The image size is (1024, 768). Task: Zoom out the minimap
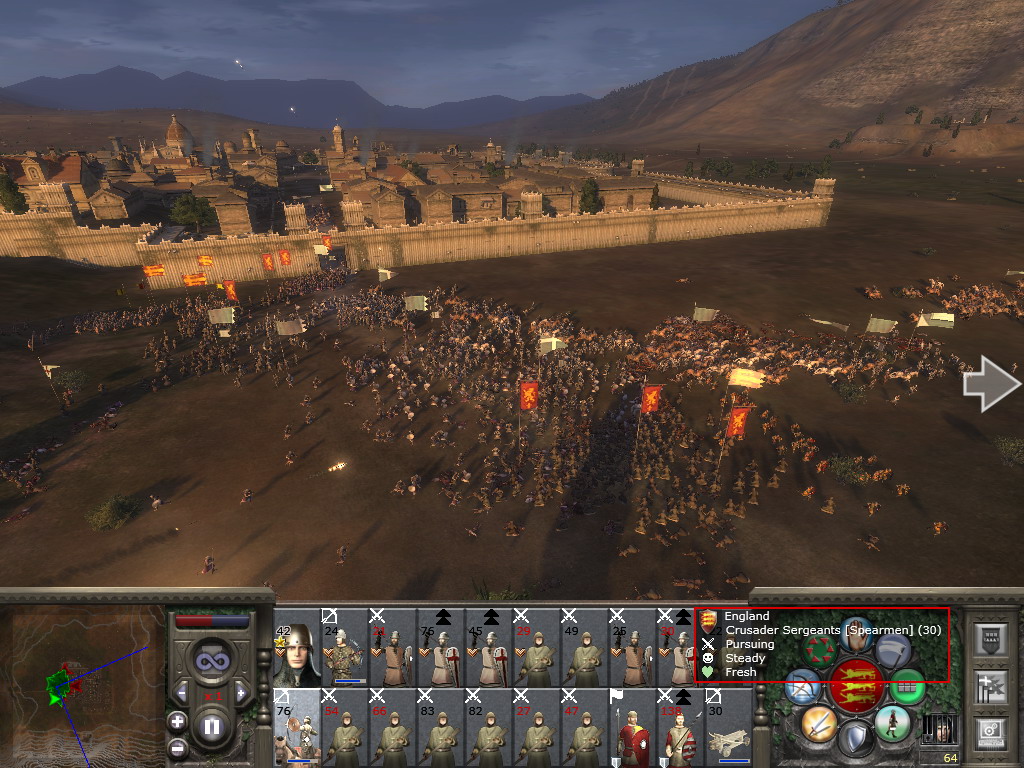pyautogui.click(x=177, y=747)
